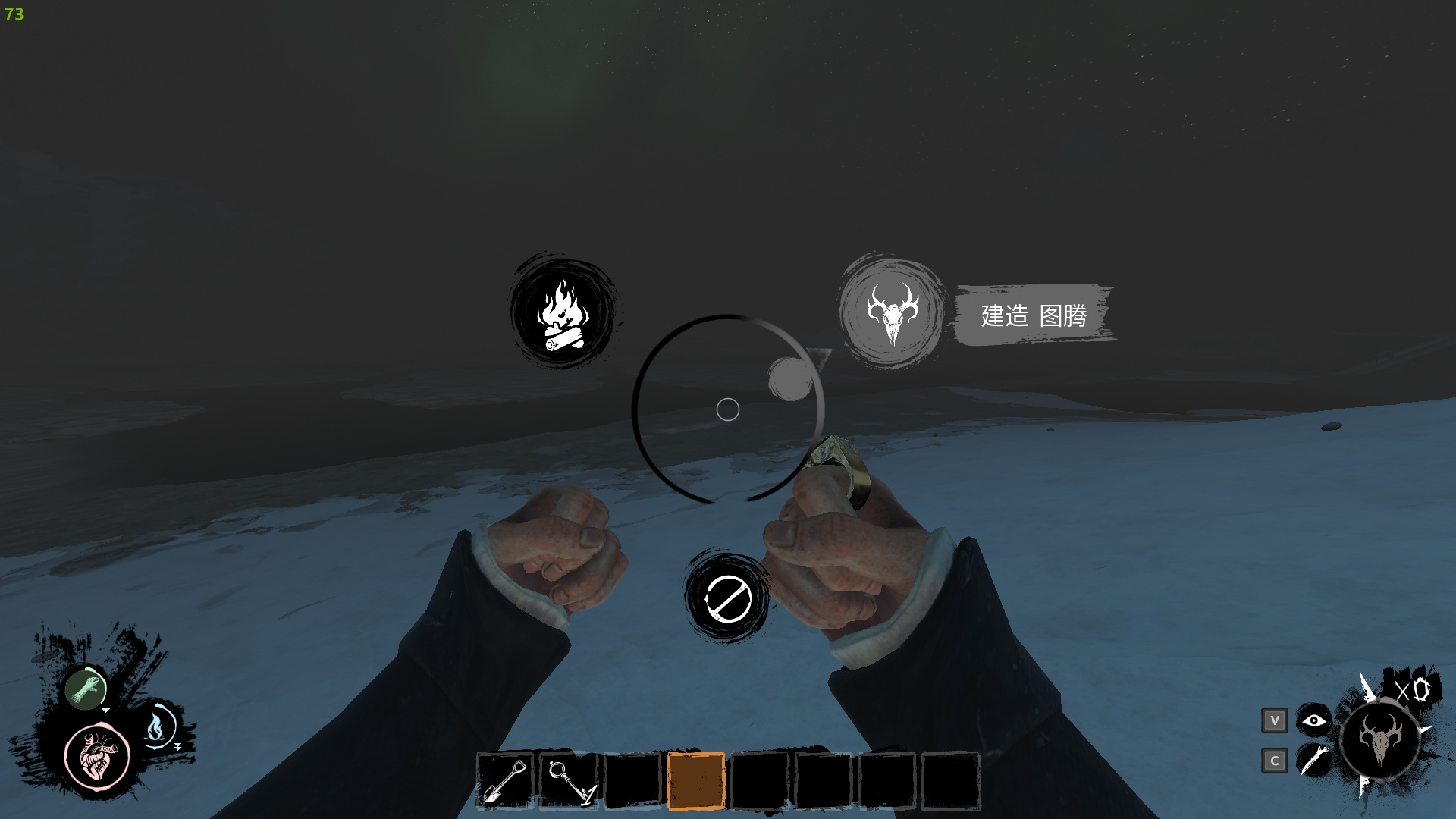Select the deer skull totem option
This screenshot has width=1456, height=819.
[892, 312]
